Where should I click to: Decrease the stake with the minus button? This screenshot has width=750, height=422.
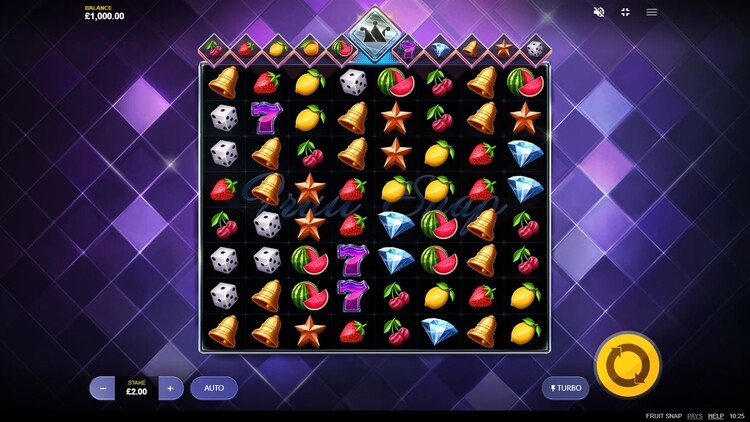point(103,388)
